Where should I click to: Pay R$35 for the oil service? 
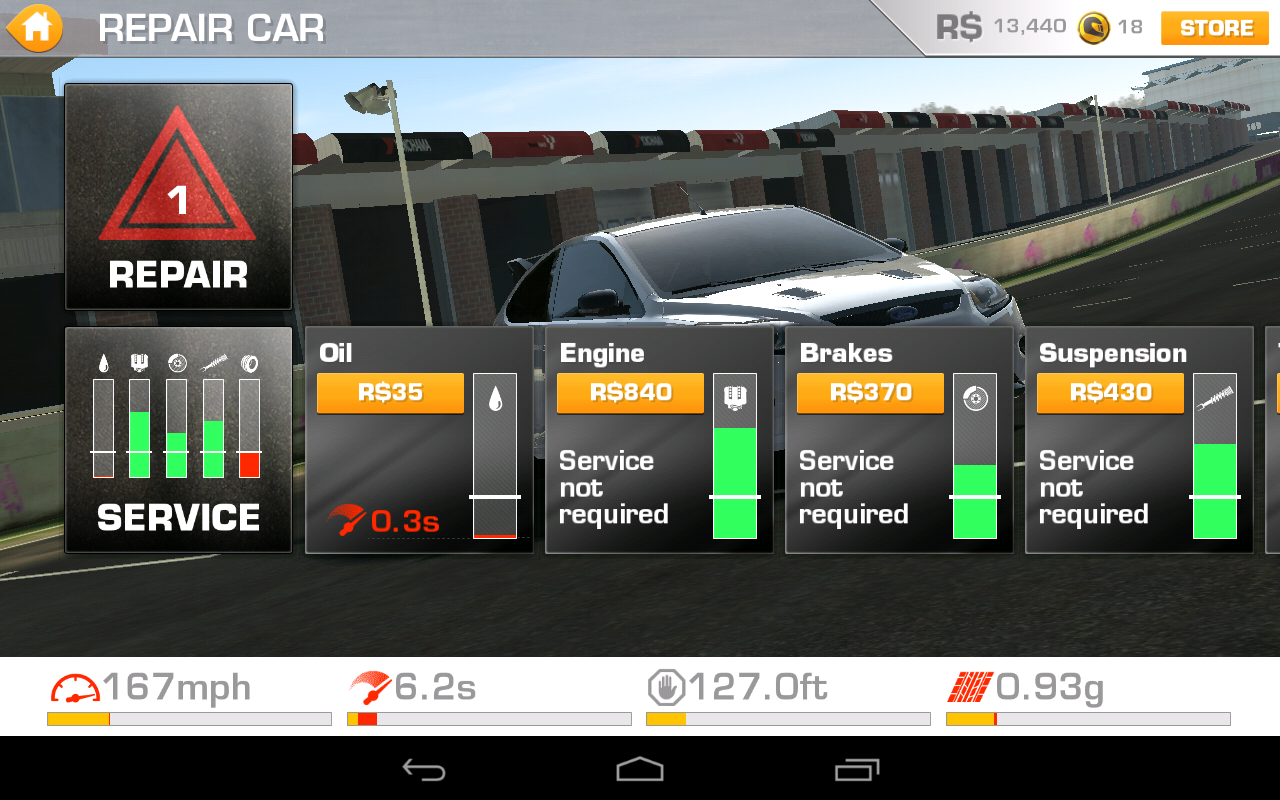(x=390, y=393)
